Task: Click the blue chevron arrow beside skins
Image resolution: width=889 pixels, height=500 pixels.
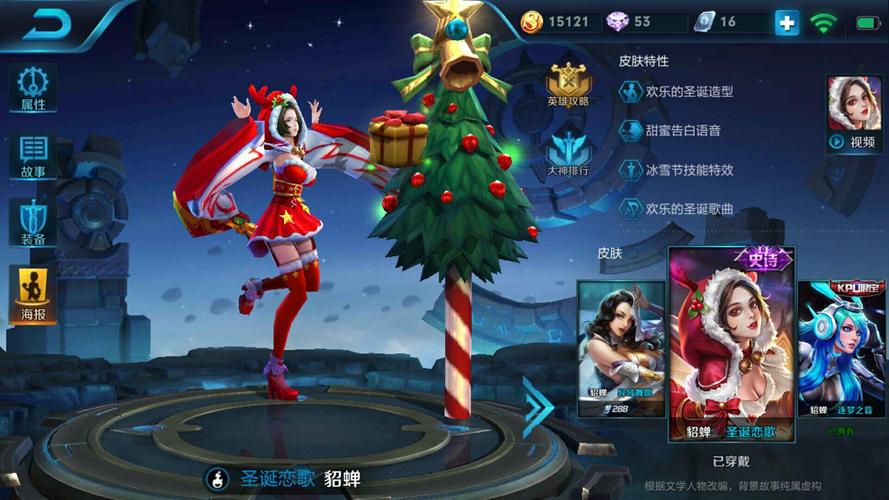Action: click(537, 407)
